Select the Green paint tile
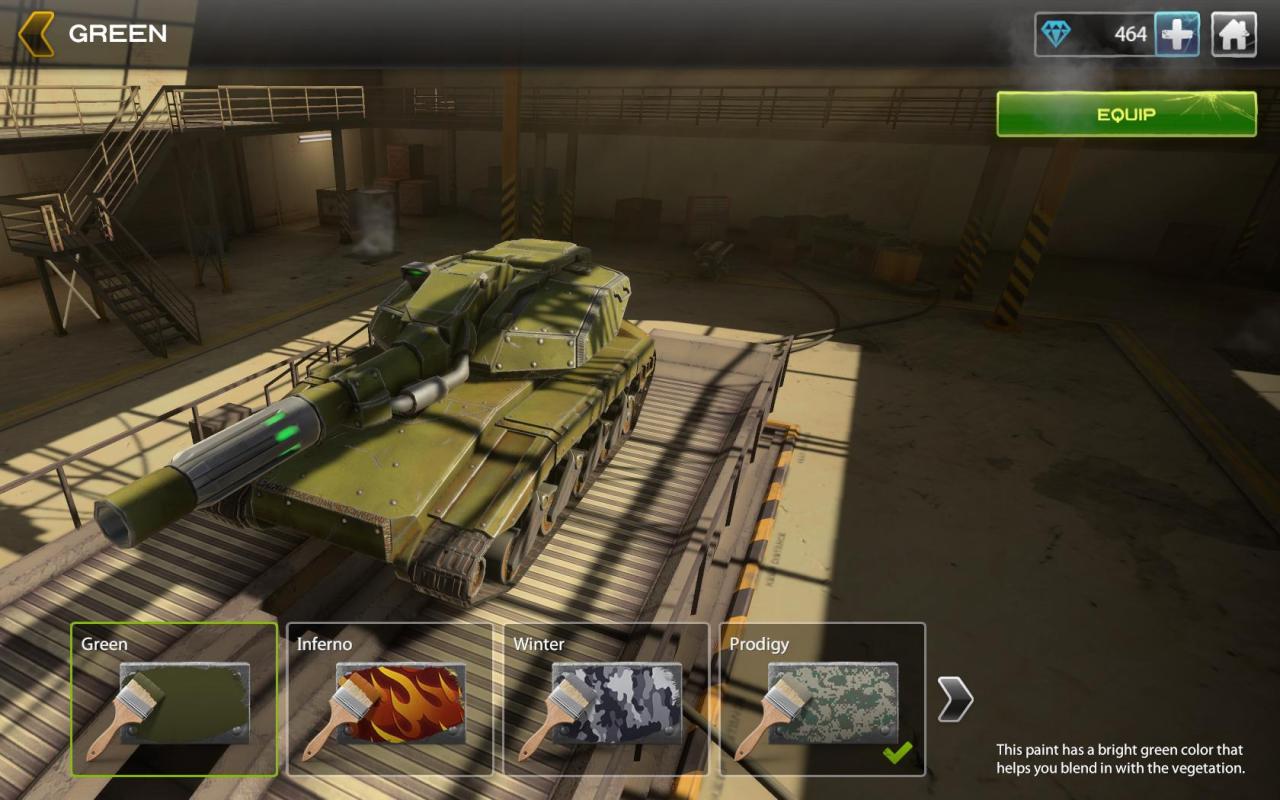The image size is (1280, 800). coord(174,699)
